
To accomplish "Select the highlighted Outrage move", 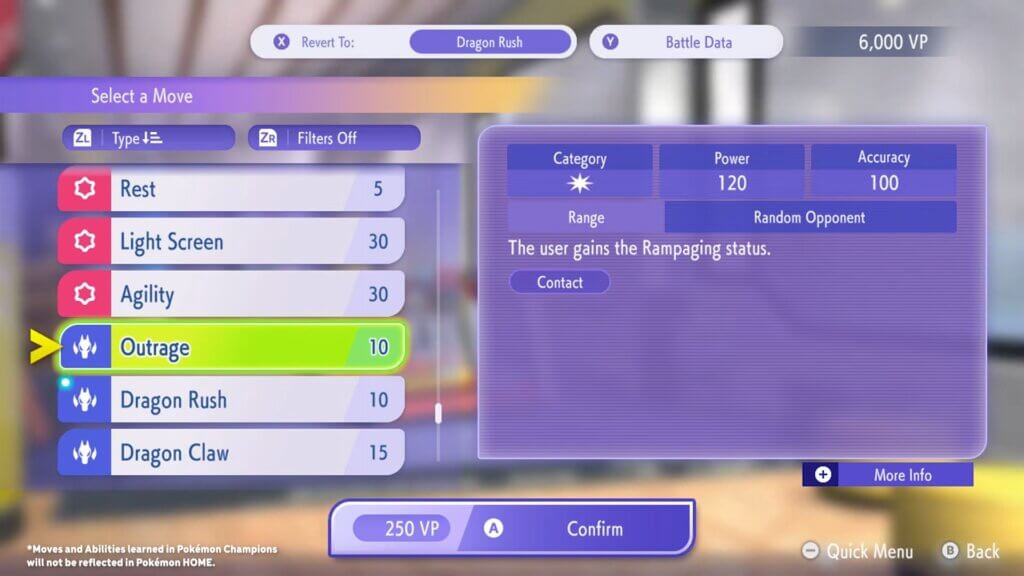I will click(231, 348).
